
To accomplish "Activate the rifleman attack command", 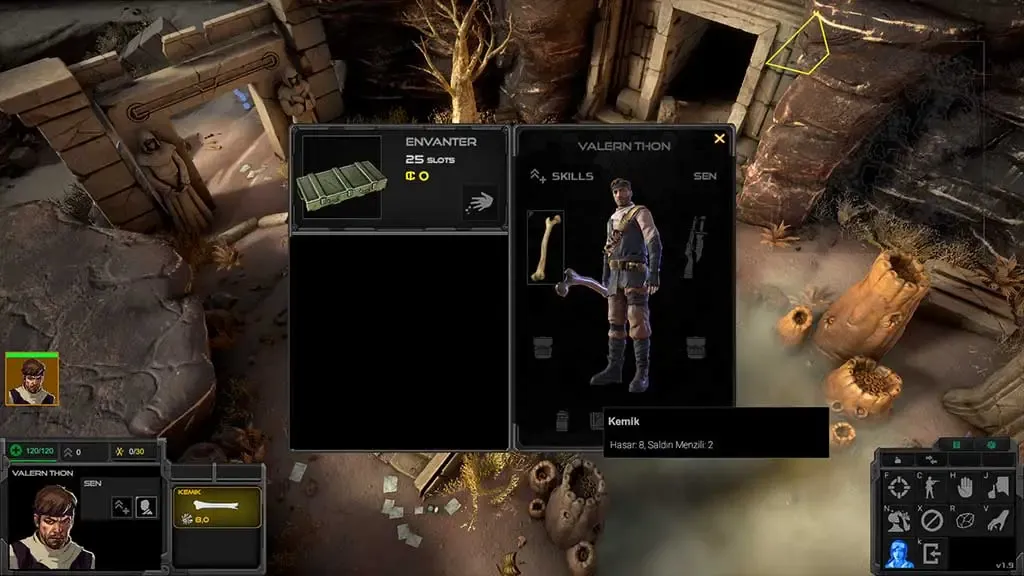I will [932, 488].
